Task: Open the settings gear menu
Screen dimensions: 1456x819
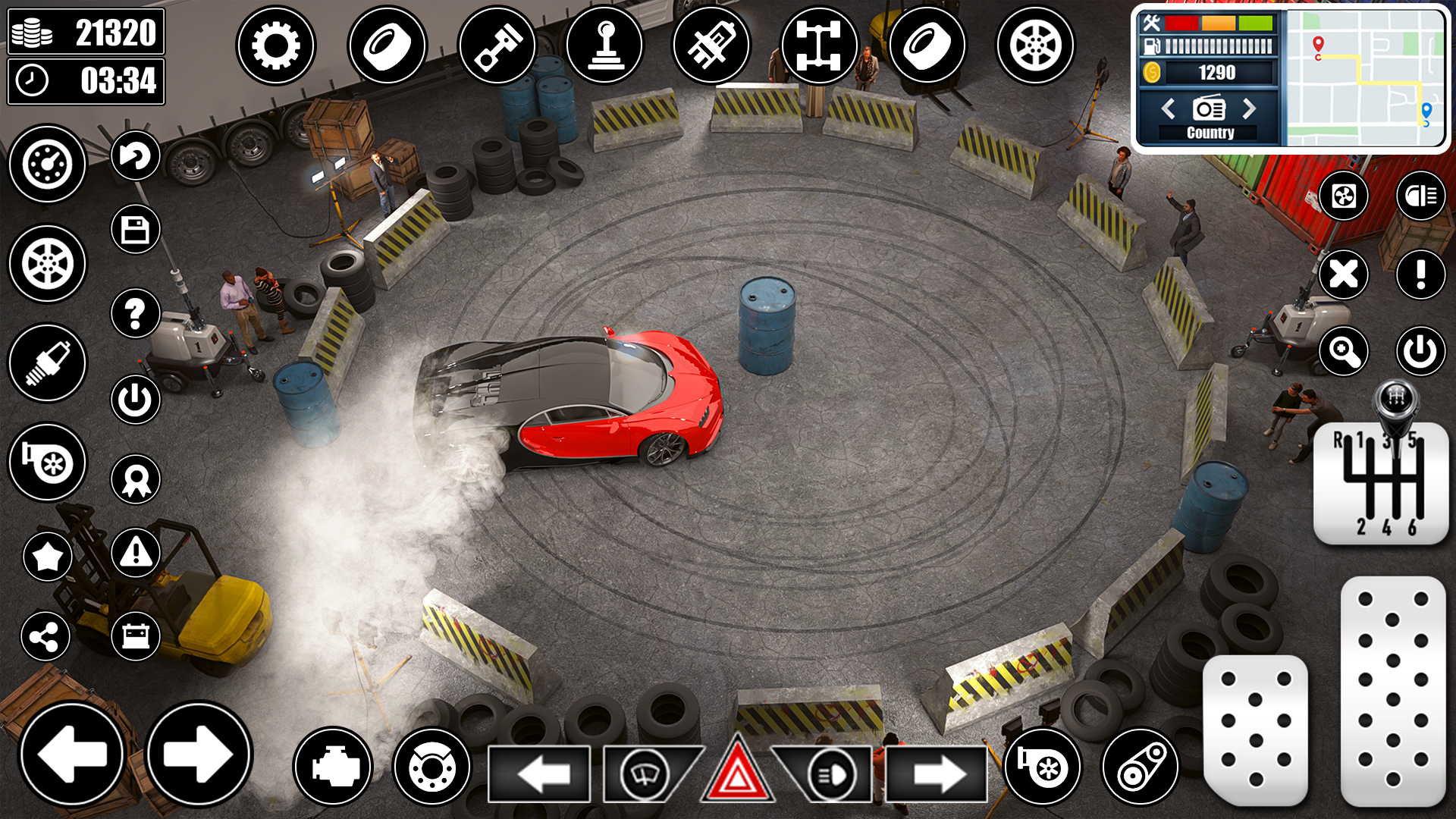Action: click(x=278, y=45)
